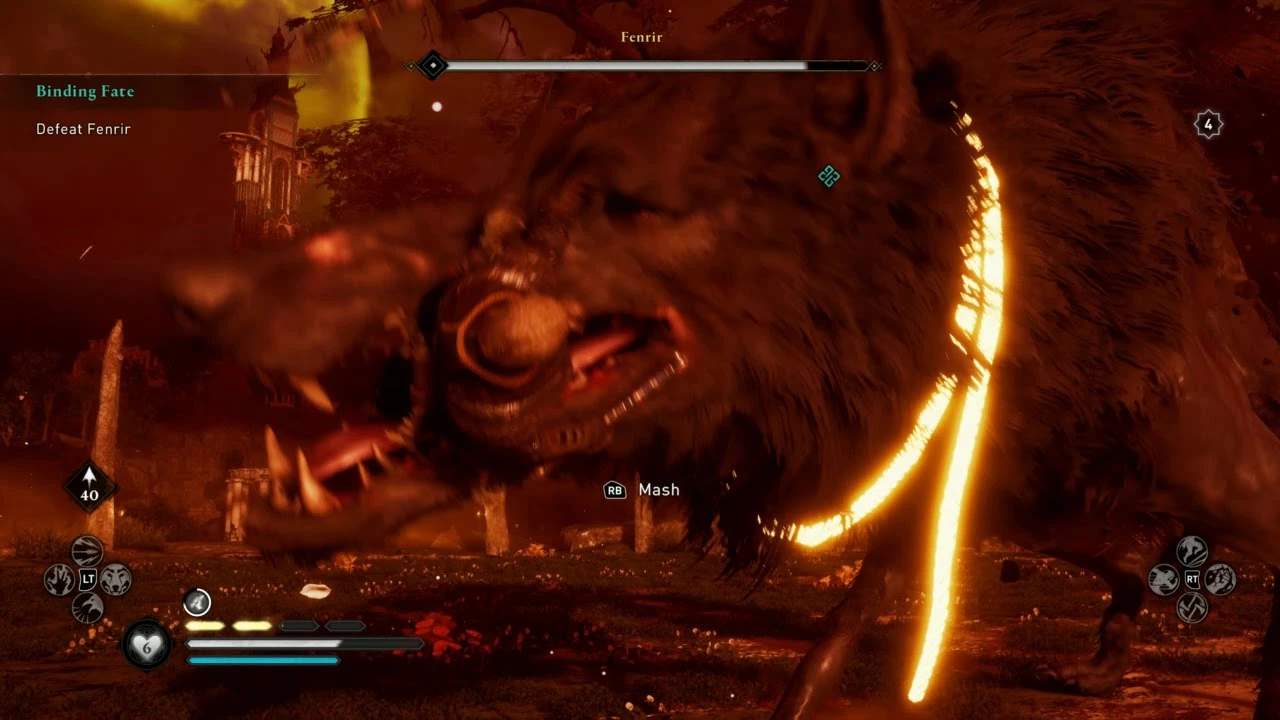Select the arrow quiver ammo icon
This screenshot has width=1280, height=720.
[x=90, y=486]
